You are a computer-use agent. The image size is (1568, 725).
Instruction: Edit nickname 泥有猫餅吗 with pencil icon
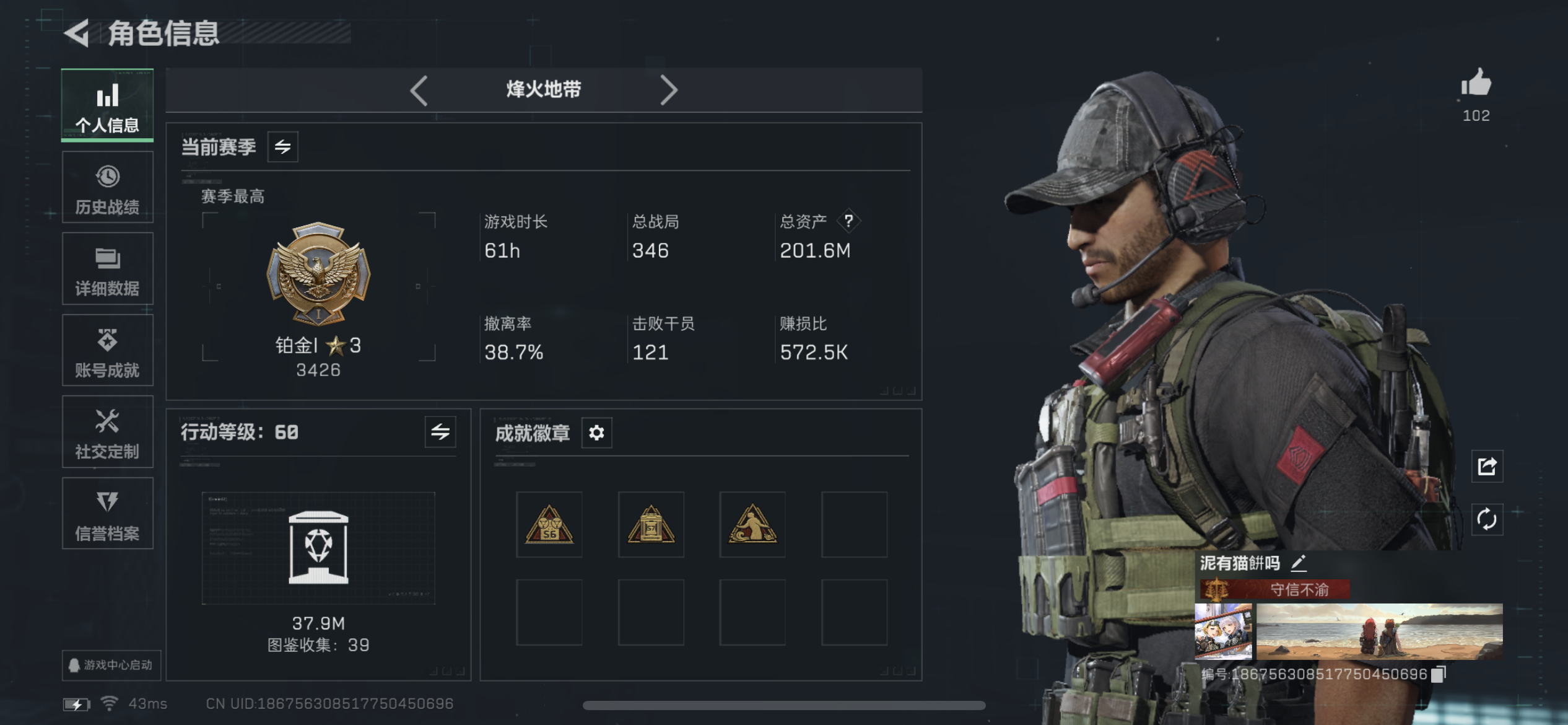tap(1300, 563)
